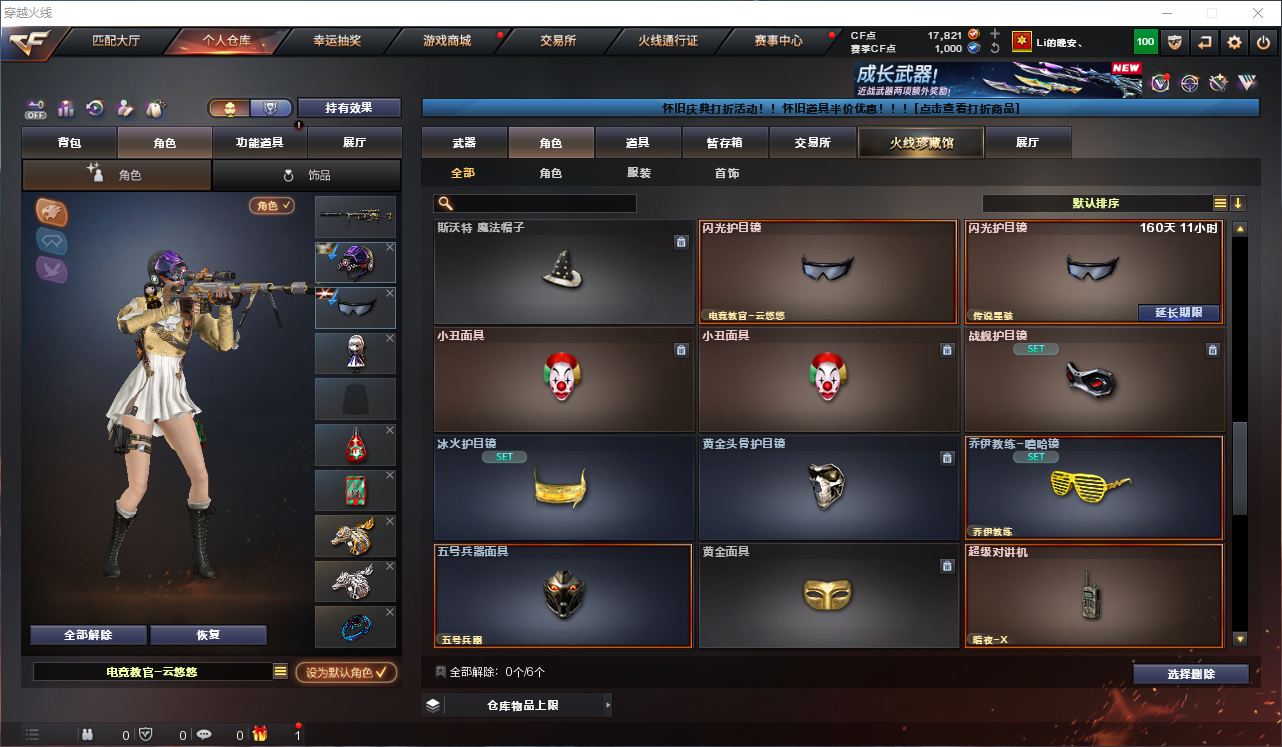This screenshot has height=747, width=1282.
Task: Click the power/exit icon in top right
Action: (x=1263, y=42)
